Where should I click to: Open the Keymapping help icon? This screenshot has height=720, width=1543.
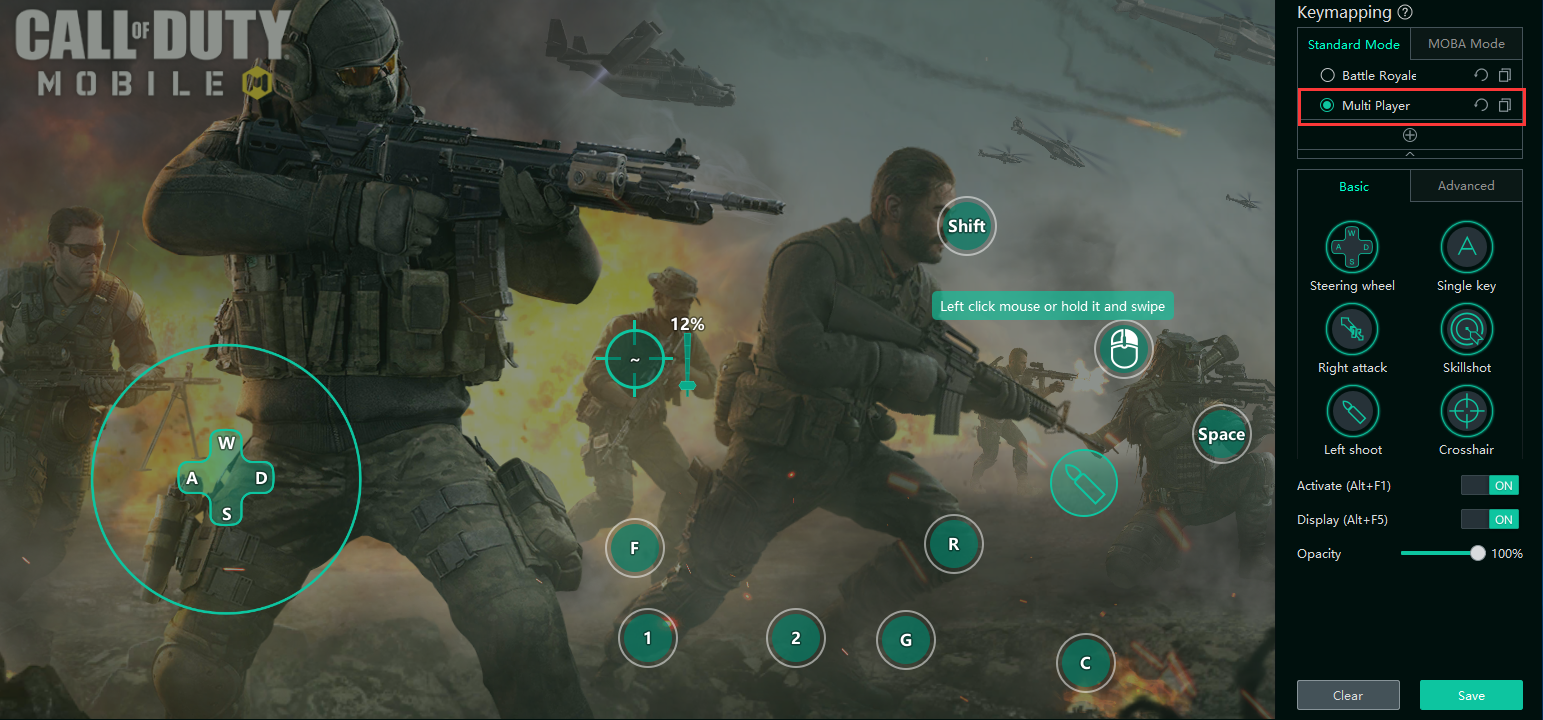[x=1405, y=13]
